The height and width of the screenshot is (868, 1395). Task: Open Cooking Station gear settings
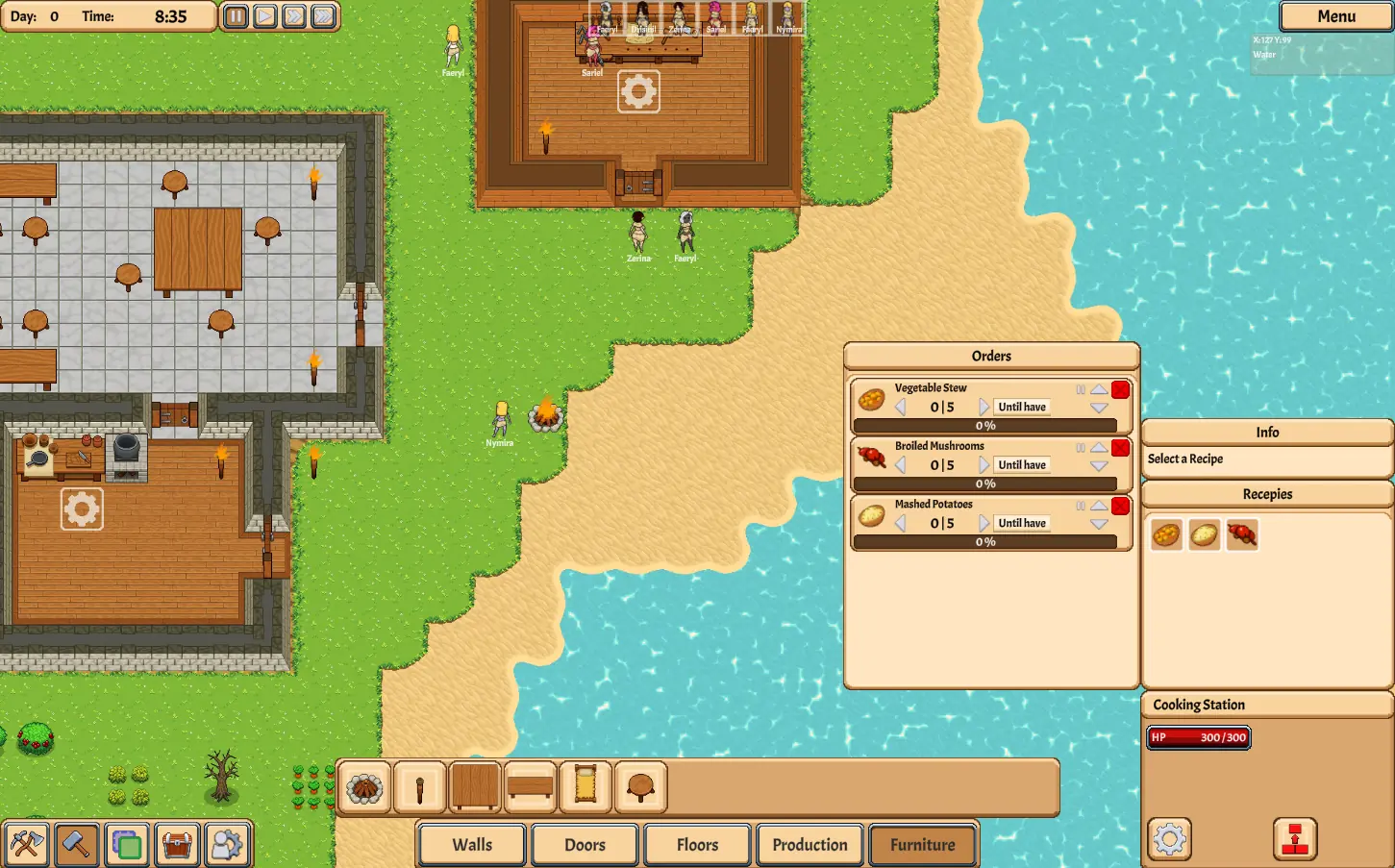1170,839
